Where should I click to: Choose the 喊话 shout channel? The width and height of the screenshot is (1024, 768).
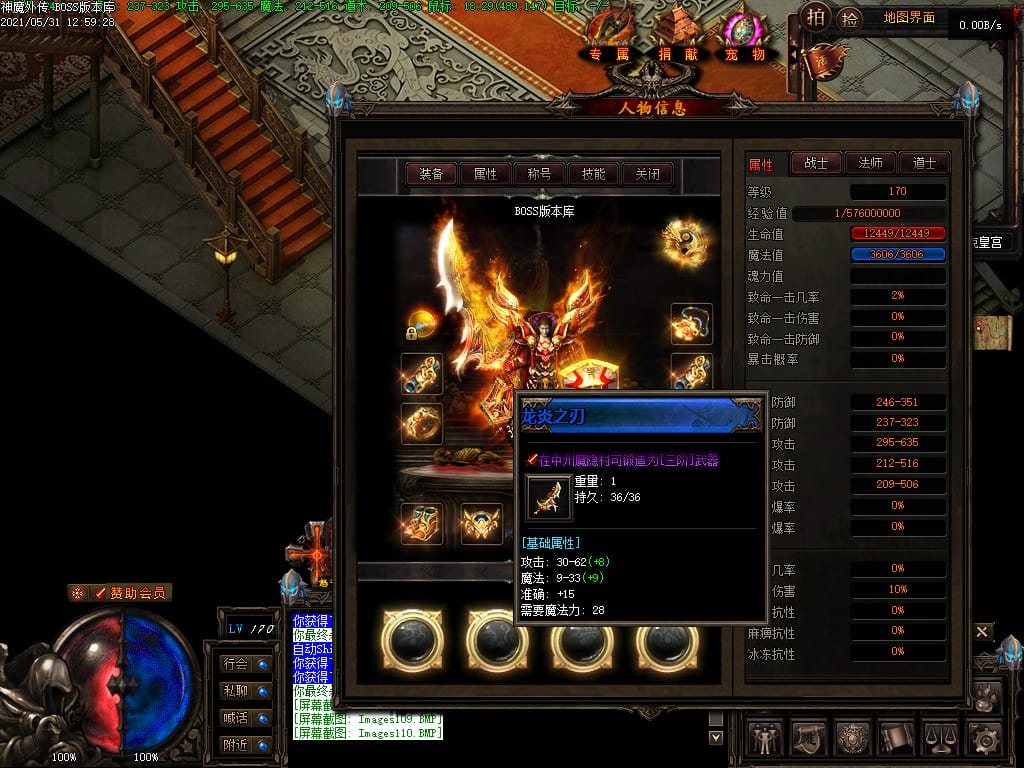coord(244,717)
